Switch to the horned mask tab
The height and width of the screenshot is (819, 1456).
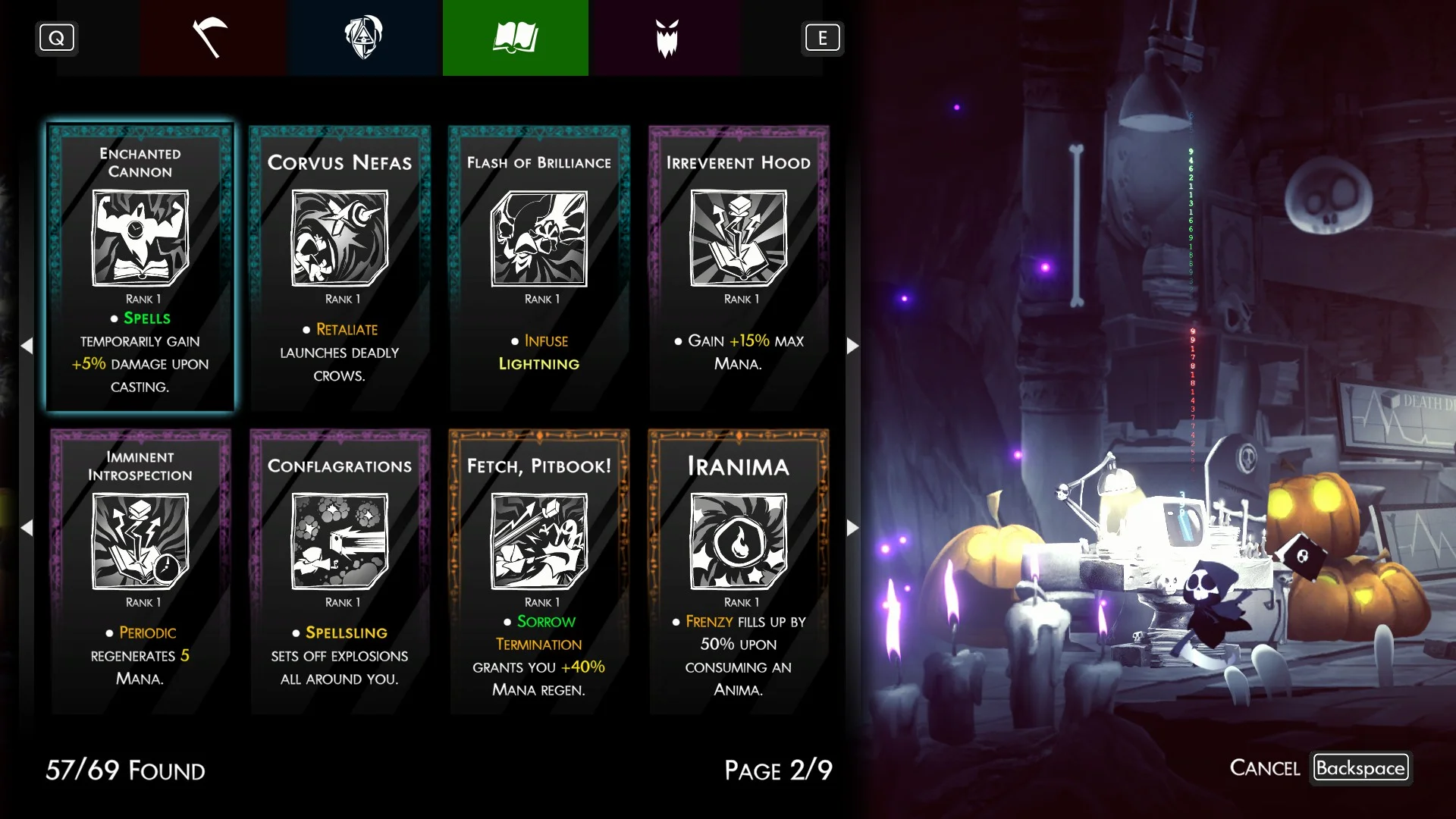point(667,38)
